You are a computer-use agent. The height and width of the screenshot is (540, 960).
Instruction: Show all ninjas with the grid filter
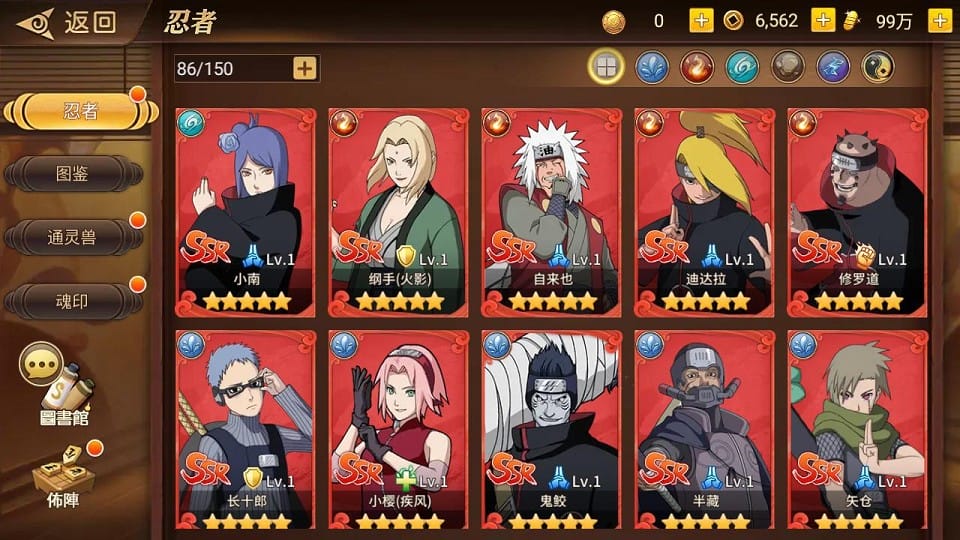pos(606,67)
